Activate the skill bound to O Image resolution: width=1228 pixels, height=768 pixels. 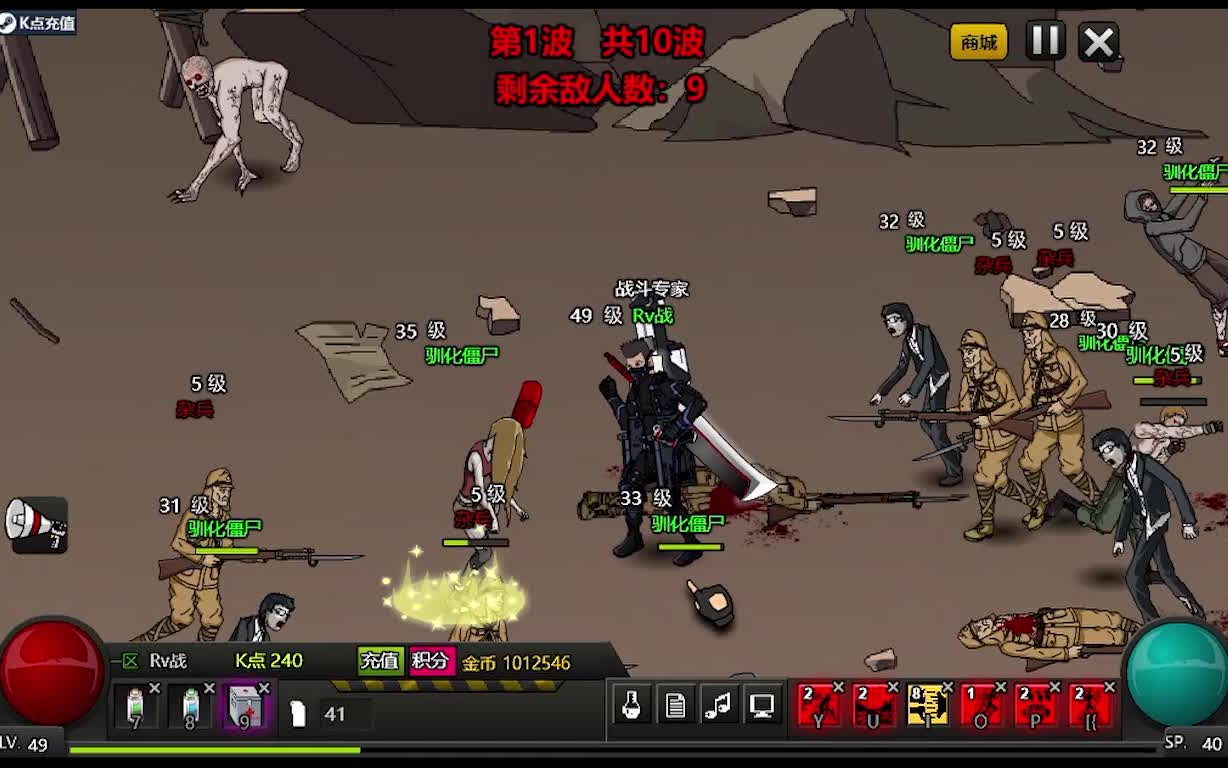(x=981, y=705)
